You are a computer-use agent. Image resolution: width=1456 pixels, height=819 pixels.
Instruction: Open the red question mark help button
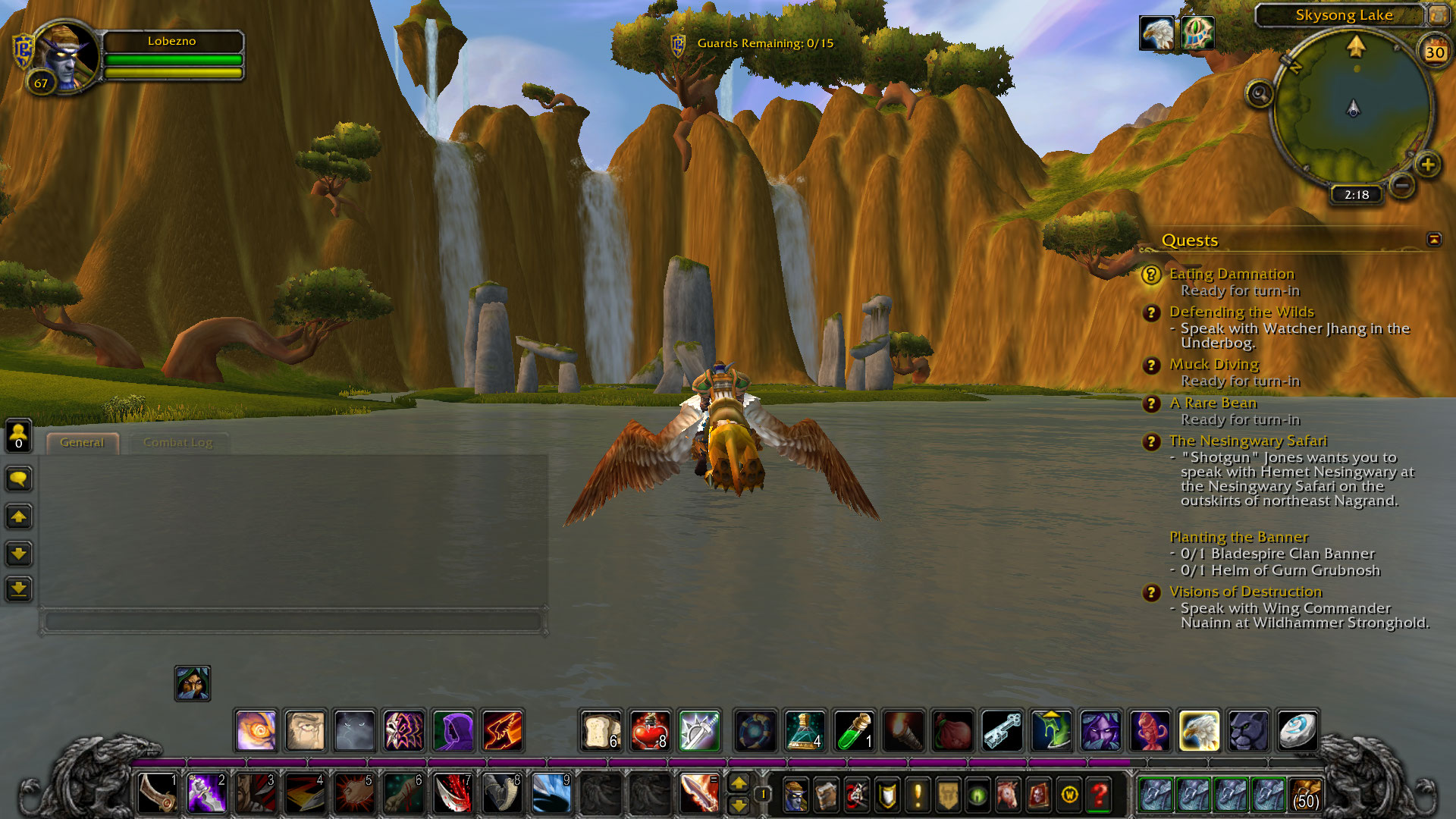pos(1099,795)
